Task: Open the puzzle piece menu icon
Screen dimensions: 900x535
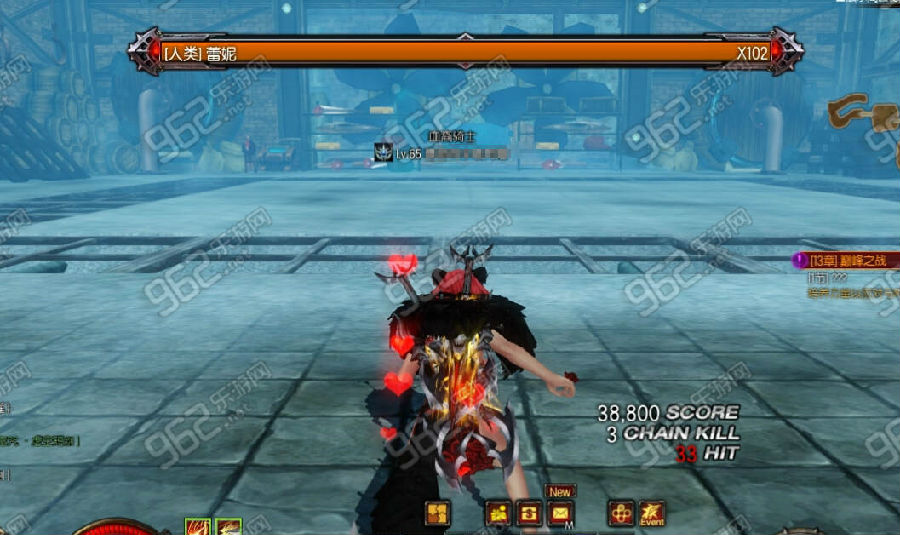Action: coord(438,513)
